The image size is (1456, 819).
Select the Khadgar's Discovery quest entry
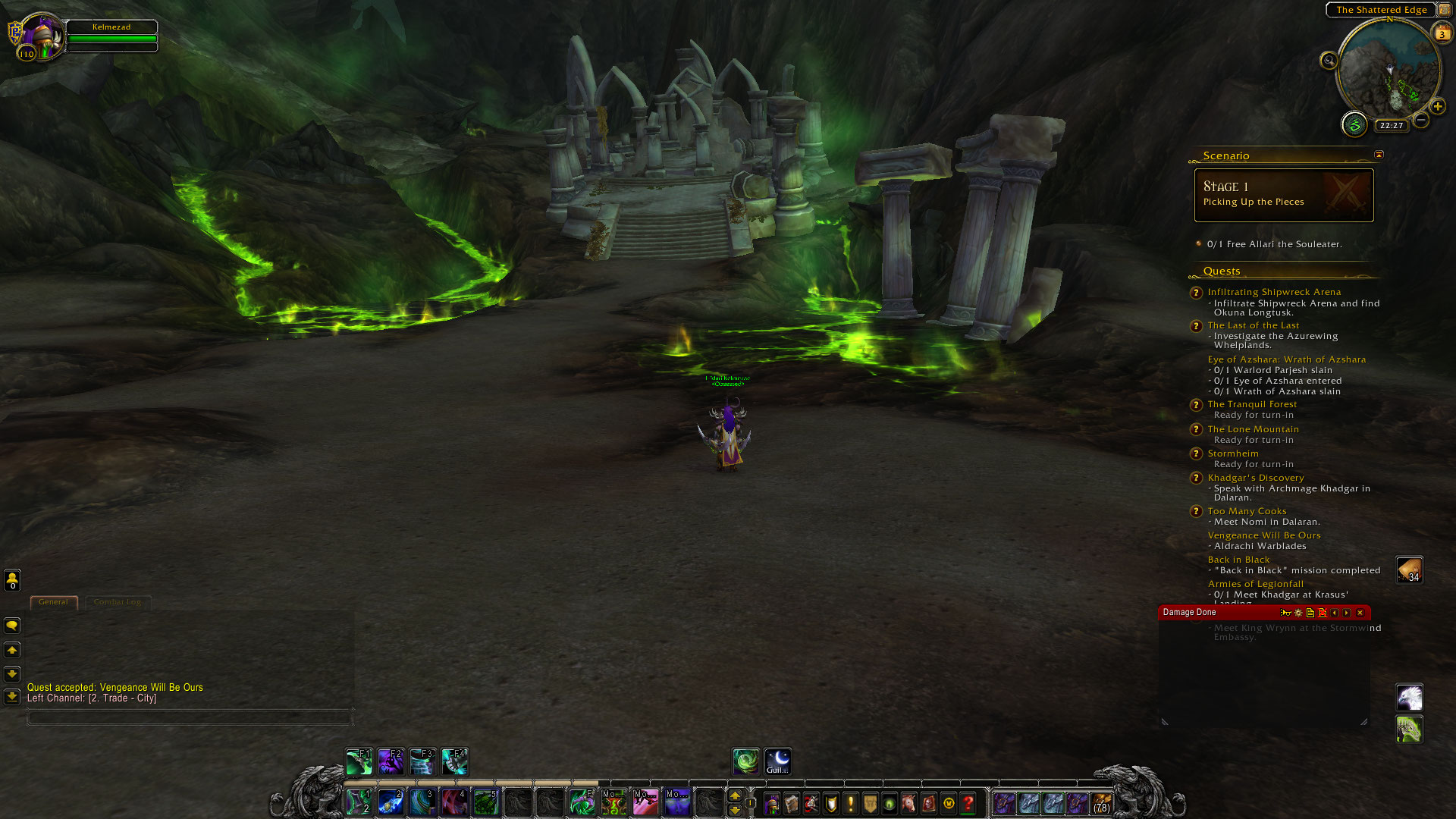click(x=1256, y=478)
